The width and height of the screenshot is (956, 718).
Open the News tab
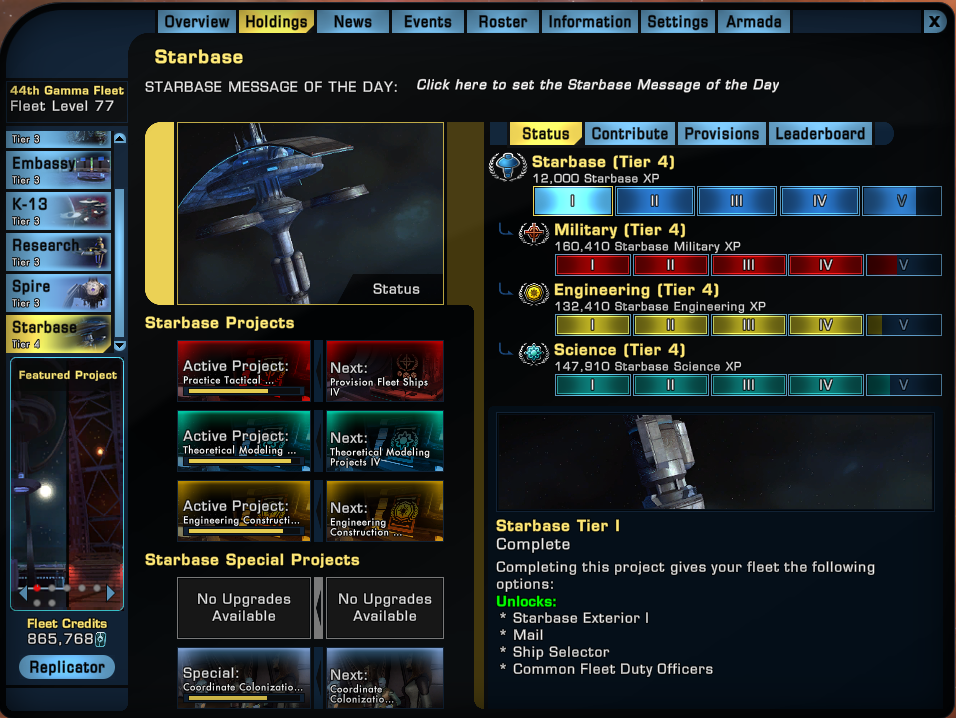pyautogui.click(x=353, y=22)
